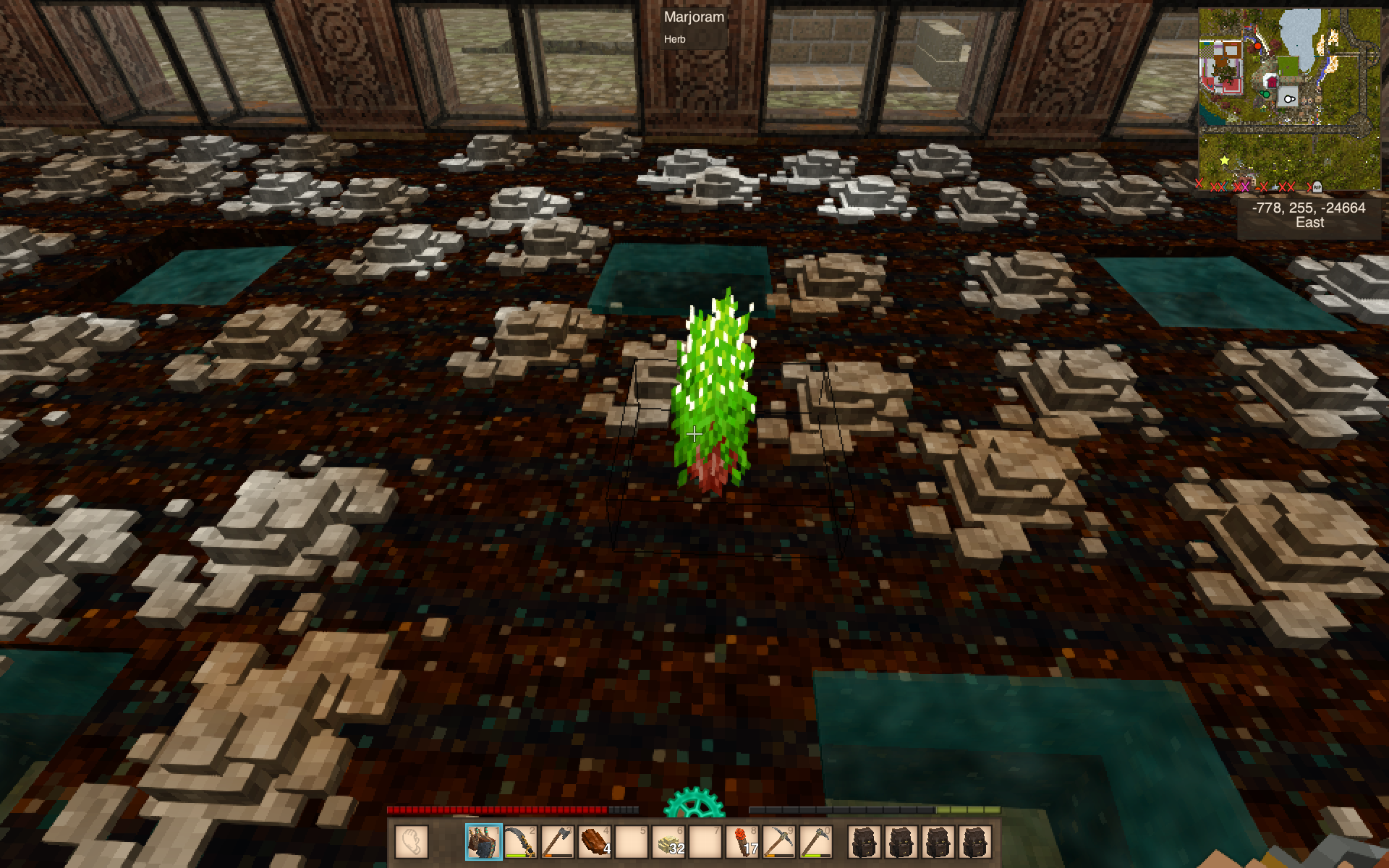The image size is (1389, 868).
Task: Select the scythe hotbar slot
Action: tap(520, 842)
